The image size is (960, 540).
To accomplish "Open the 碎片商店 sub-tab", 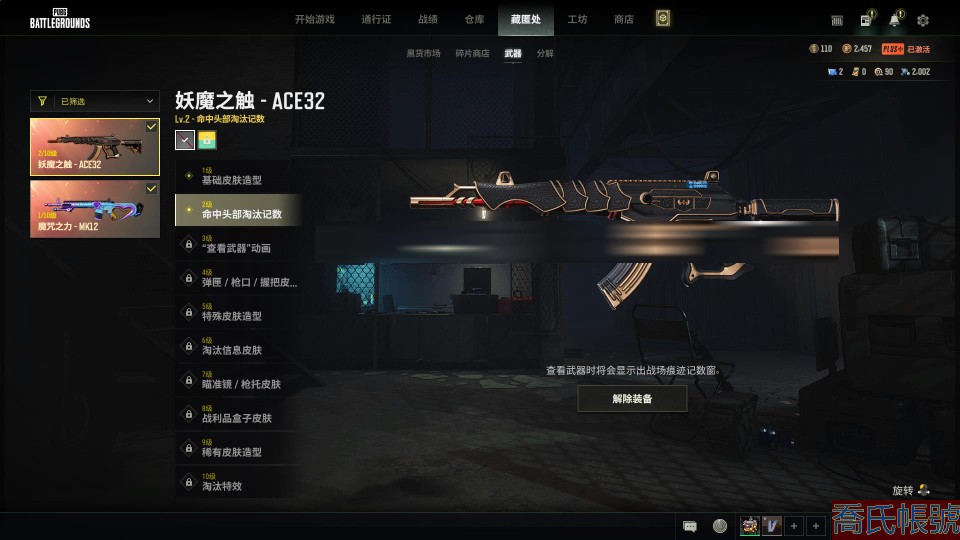I will tap(473, 53).
